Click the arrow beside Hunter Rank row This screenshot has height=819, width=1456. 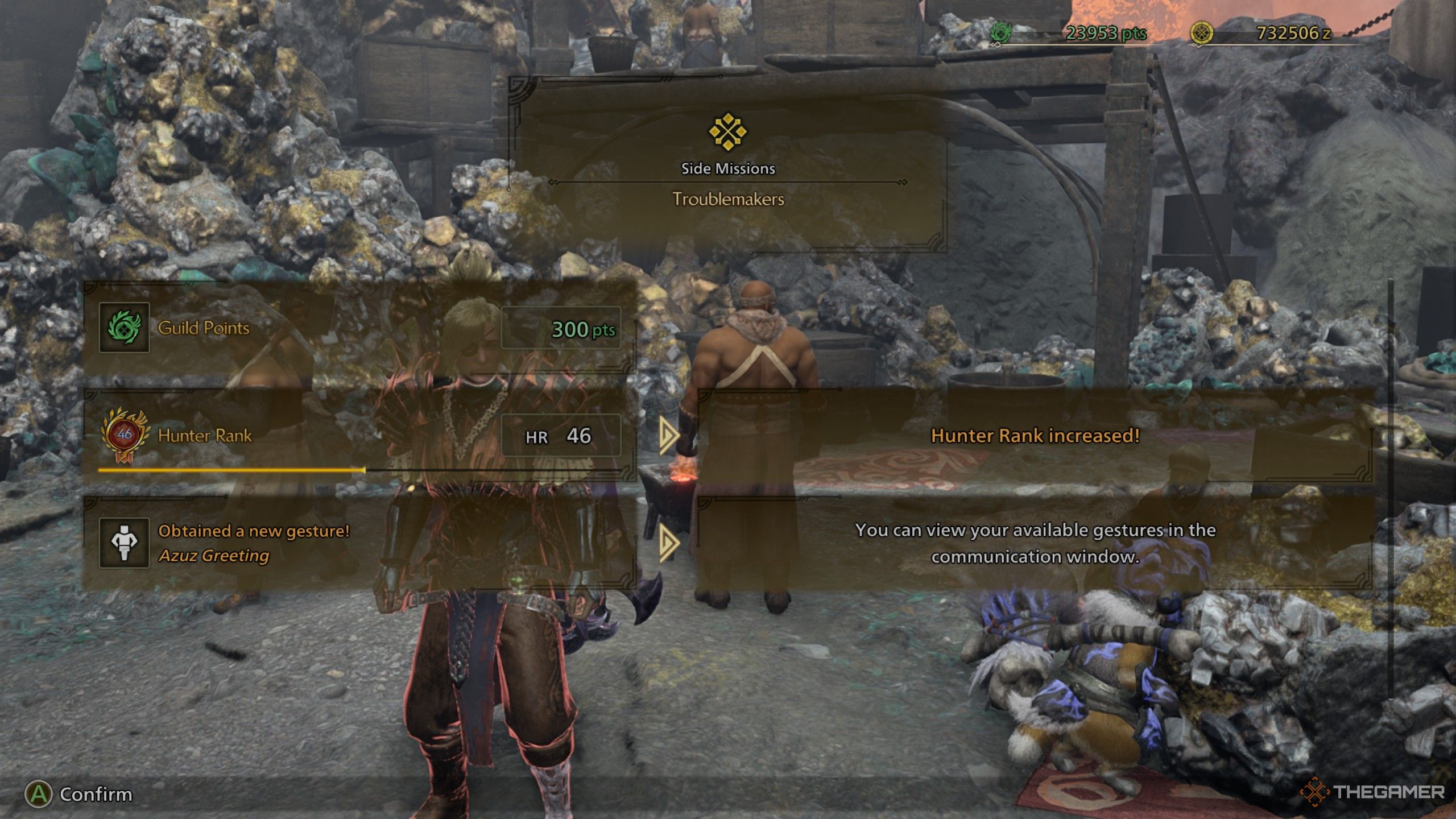669,436
